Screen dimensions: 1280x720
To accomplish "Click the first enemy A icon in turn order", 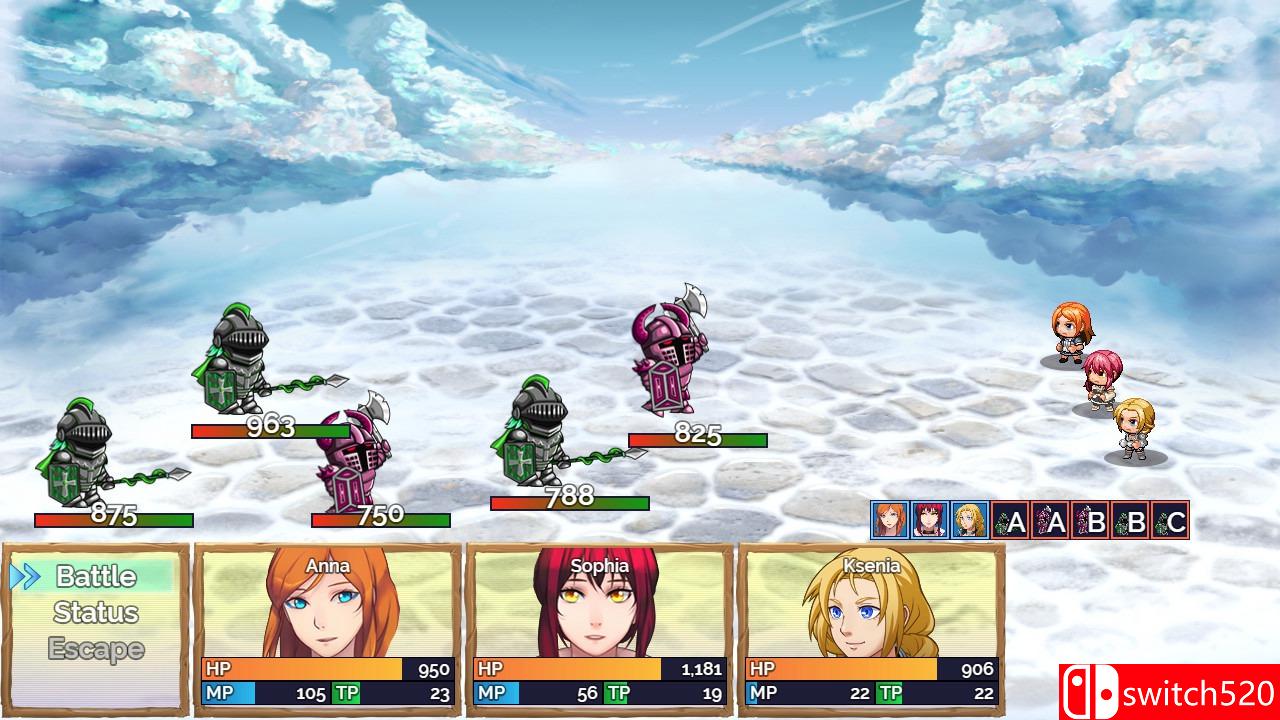I will (x=1010, y=520).
